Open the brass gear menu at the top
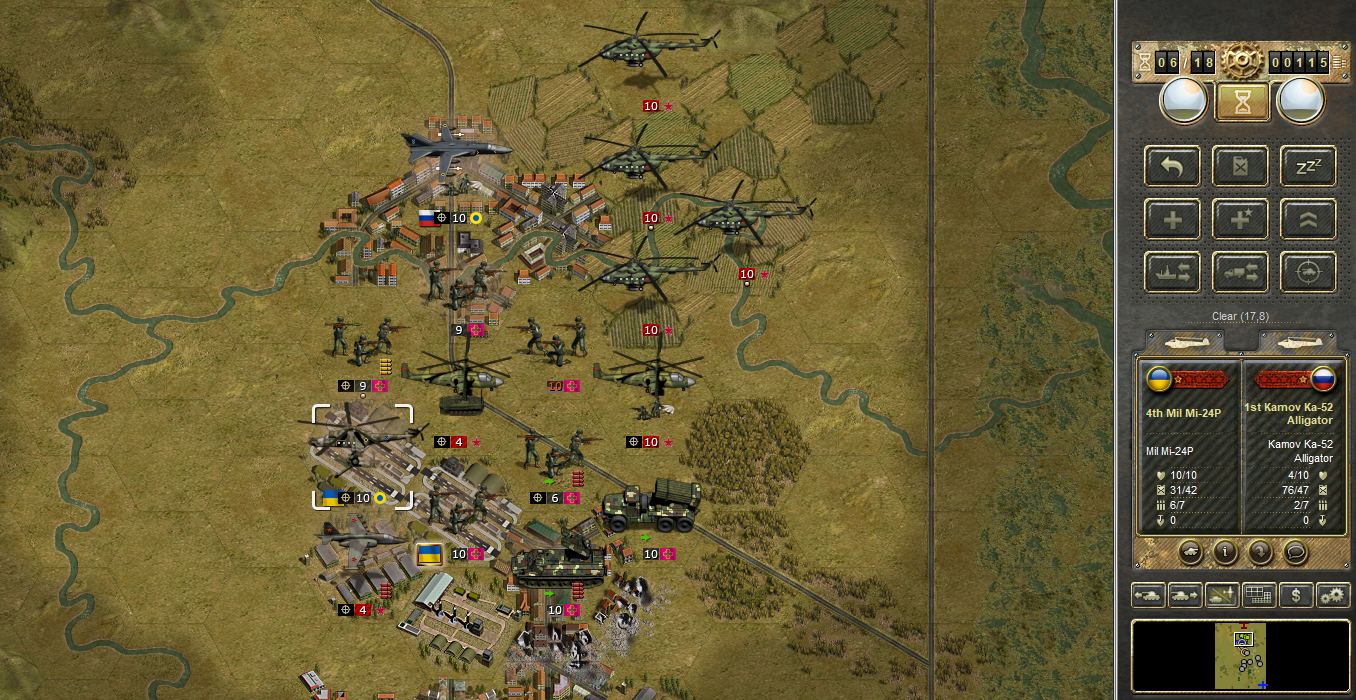The width and height of the screenshot is (1356, 700). tap(1241, 62)
